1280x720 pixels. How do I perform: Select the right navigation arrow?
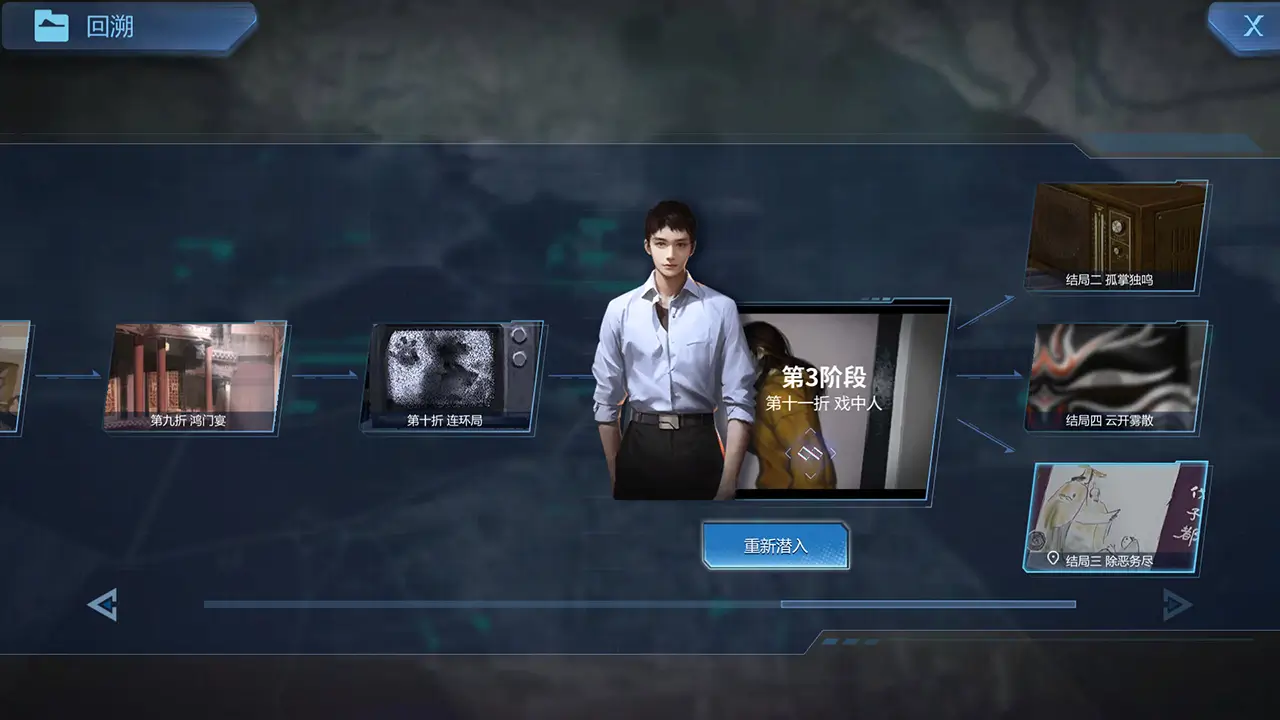(x=1178, y=604)
